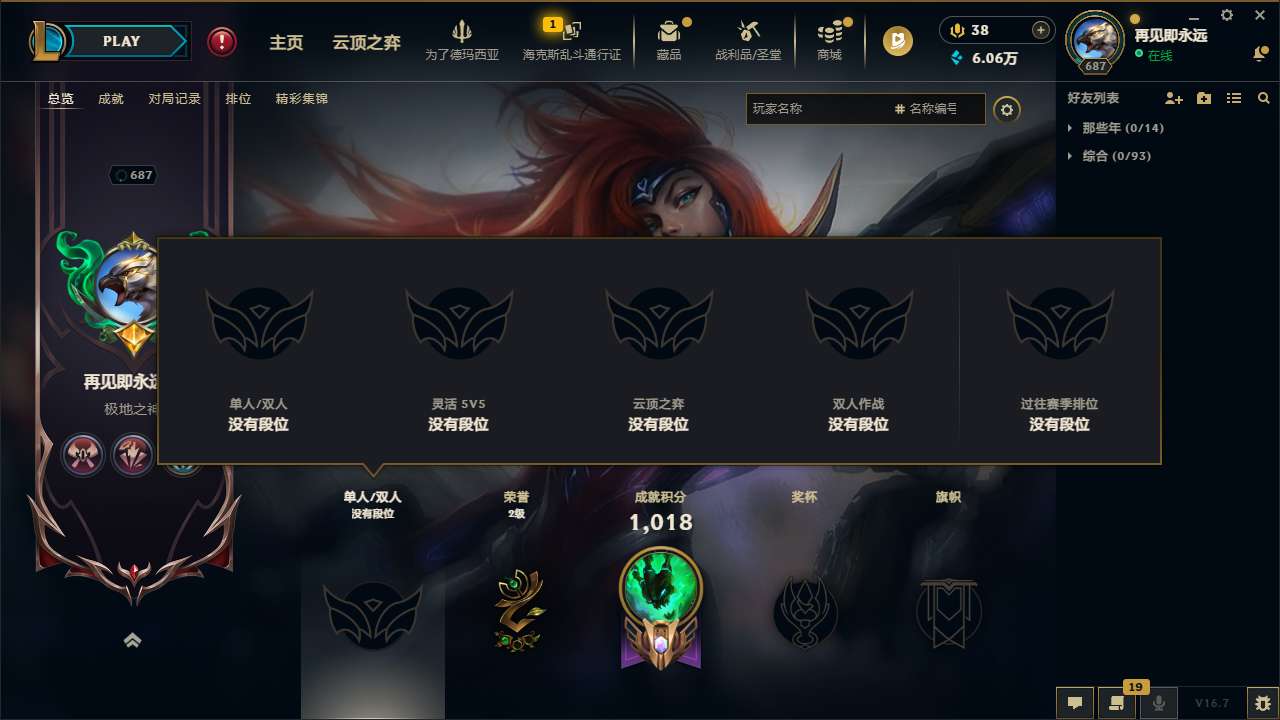Open the 藏品 collection page
Screen dimensions: 1280x720
[669, 40]
